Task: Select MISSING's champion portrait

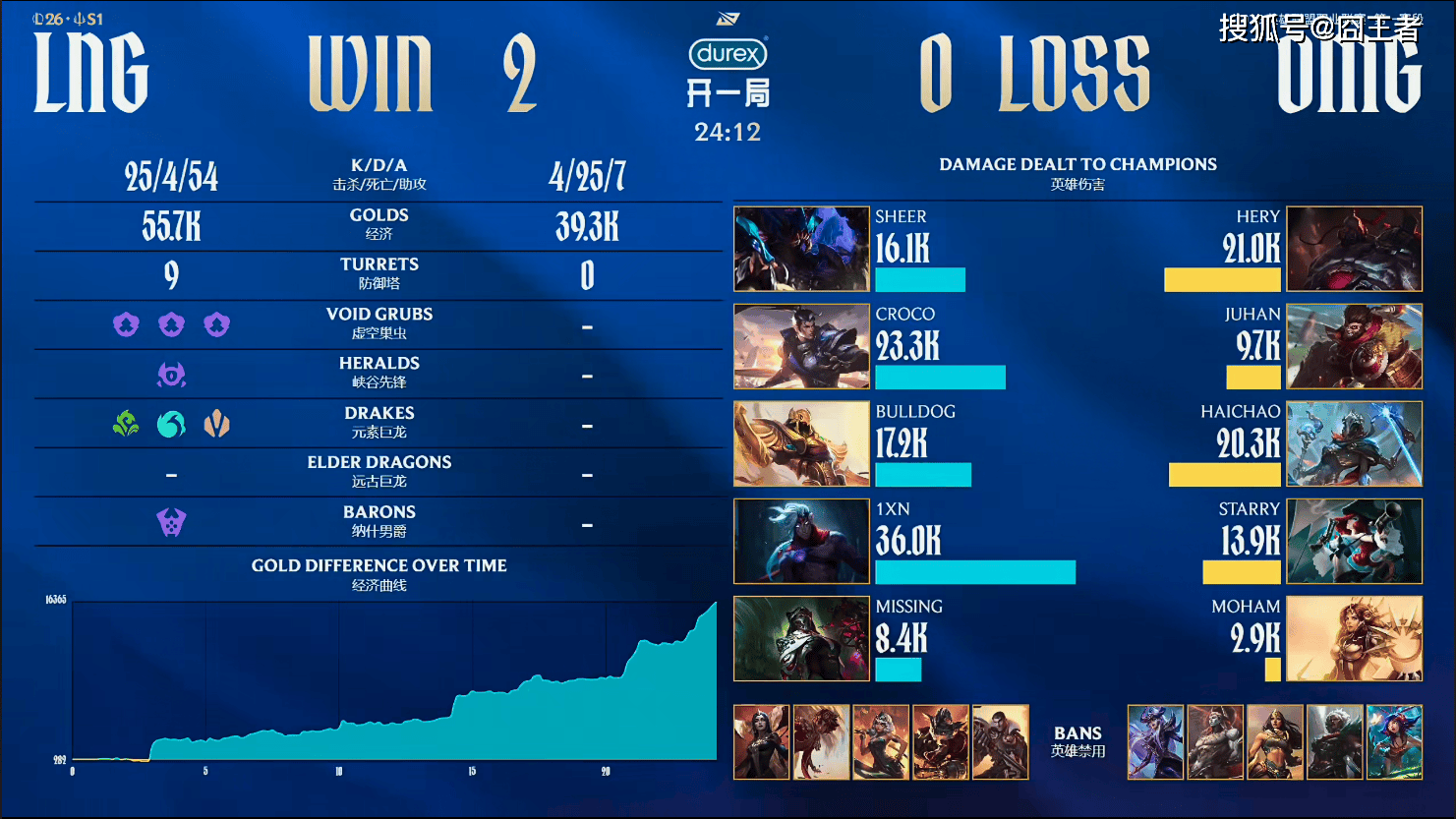Action: [801, 638]
